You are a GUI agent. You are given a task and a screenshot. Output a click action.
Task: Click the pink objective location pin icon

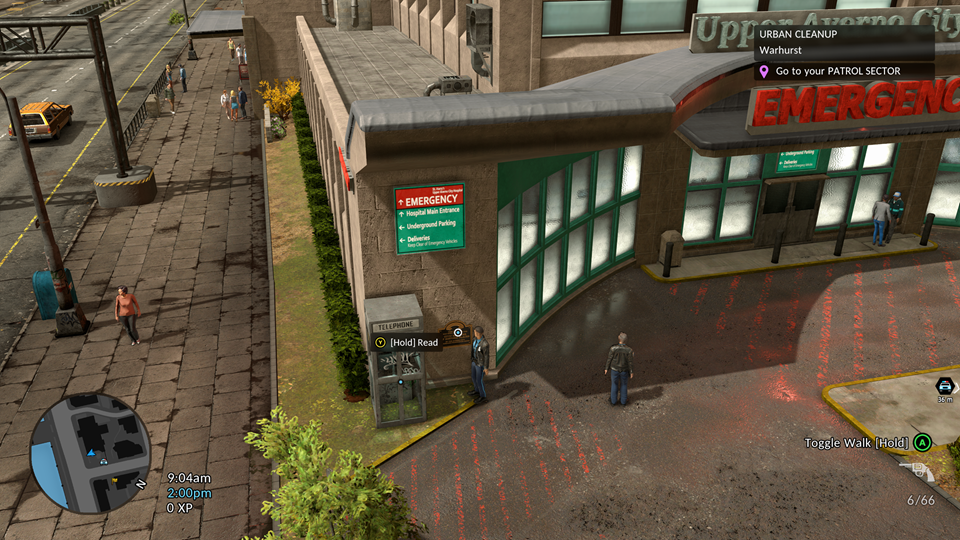coord(765,72)
